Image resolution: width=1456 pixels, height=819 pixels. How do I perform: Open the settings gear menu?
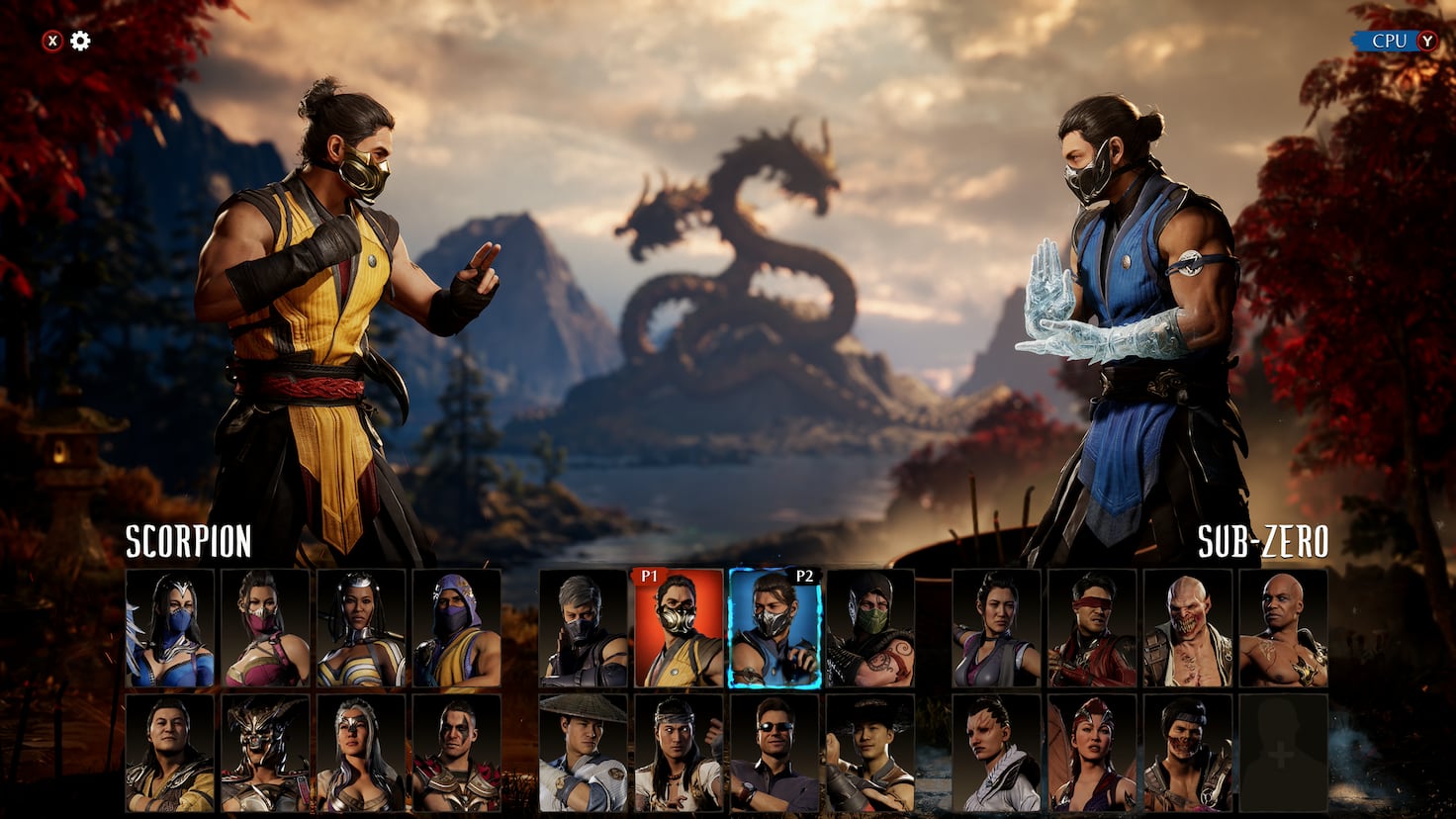coord(80,41)
